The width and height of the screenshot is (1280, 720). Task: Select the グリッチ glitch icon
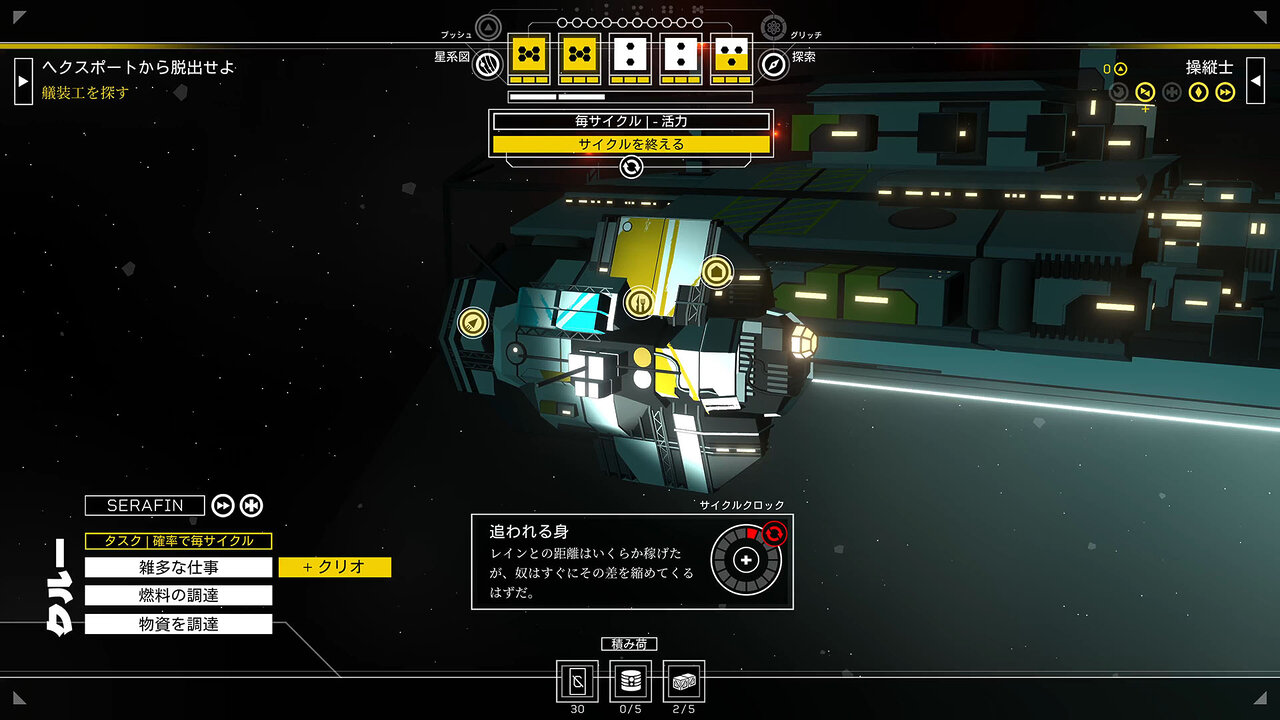coord(774,27)
